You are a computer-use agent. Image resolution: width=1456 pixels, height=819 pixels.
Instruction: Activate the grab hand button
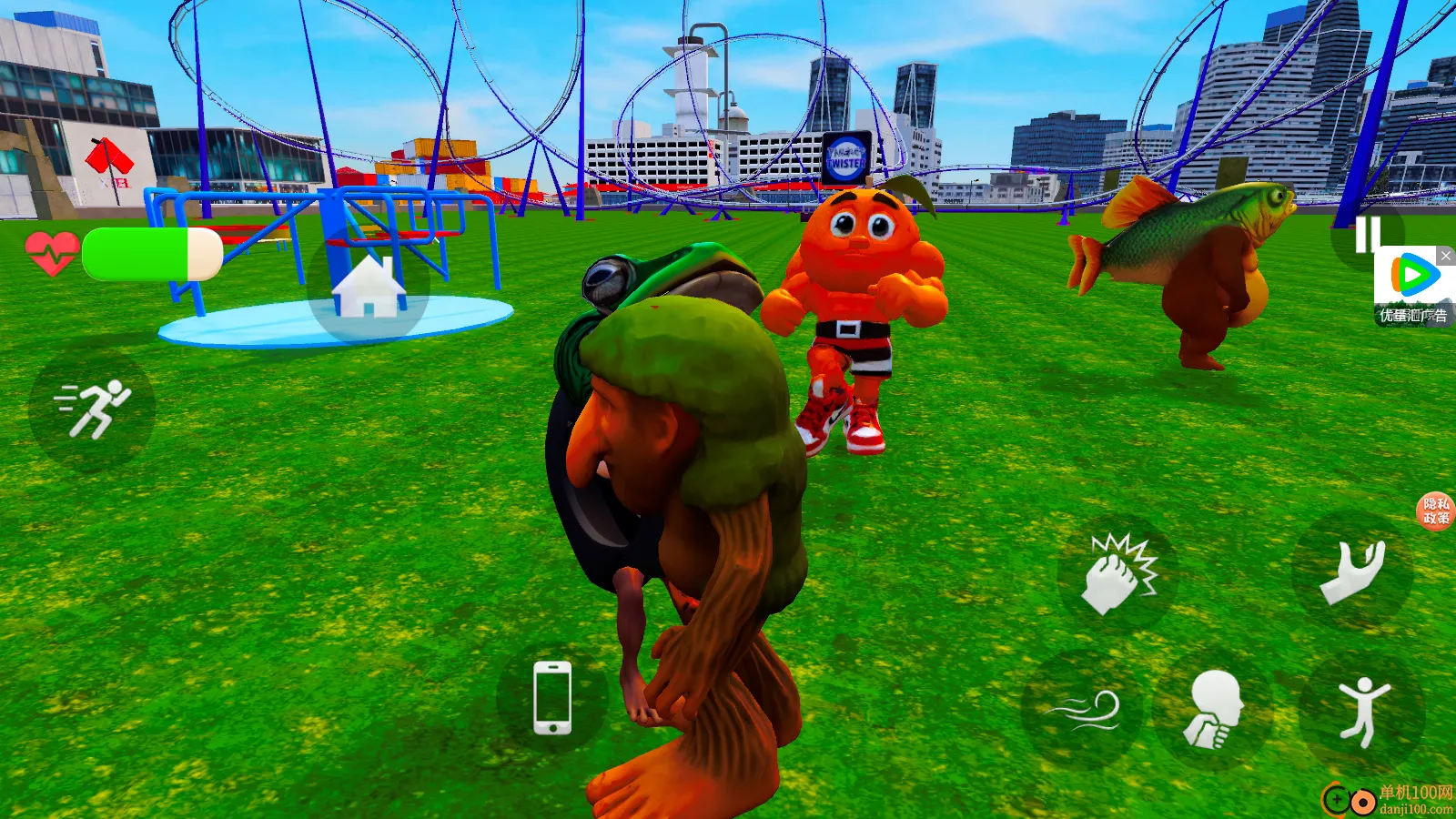click(1352, 571)
